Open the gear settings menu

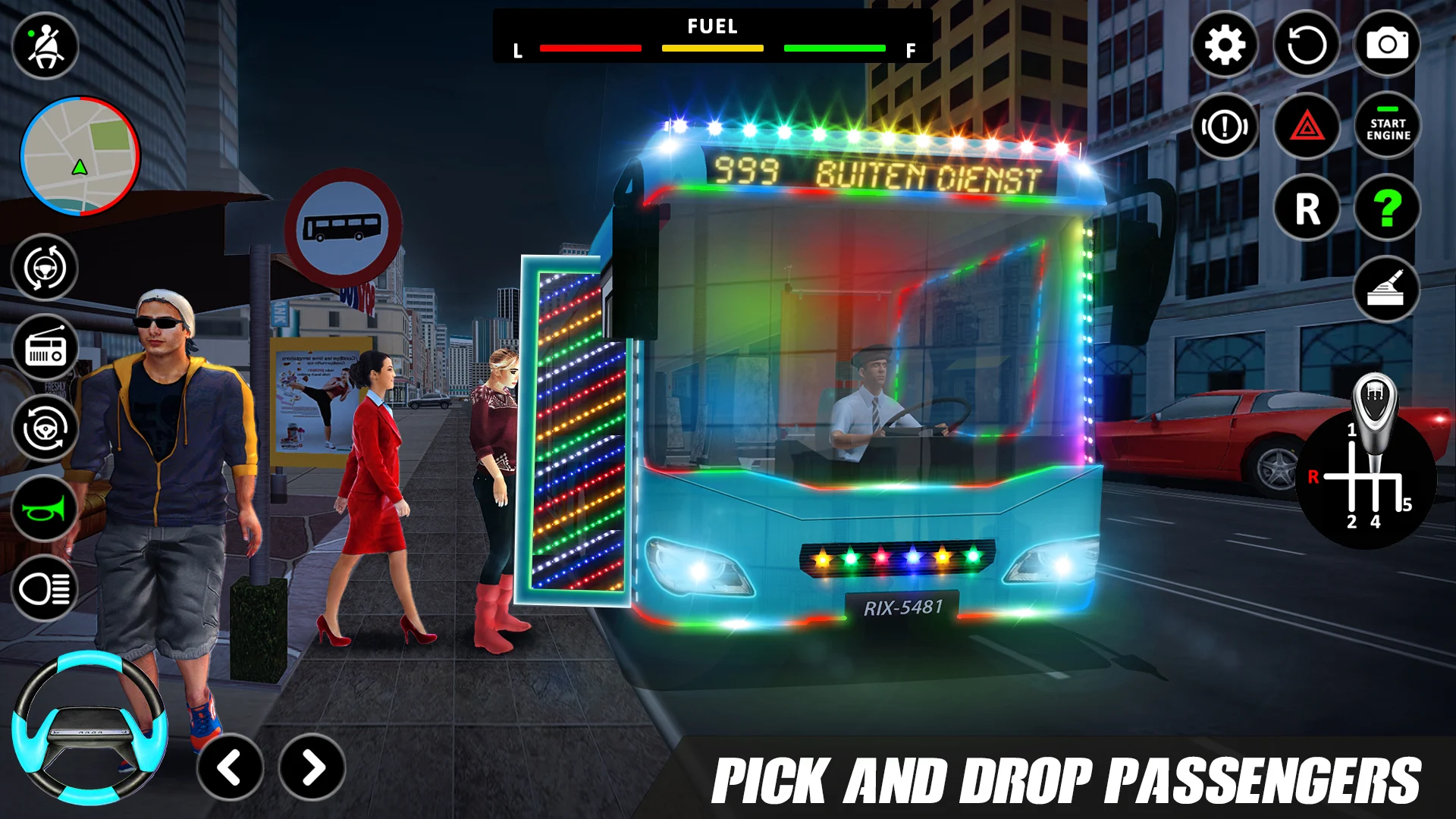(1225, 45)
